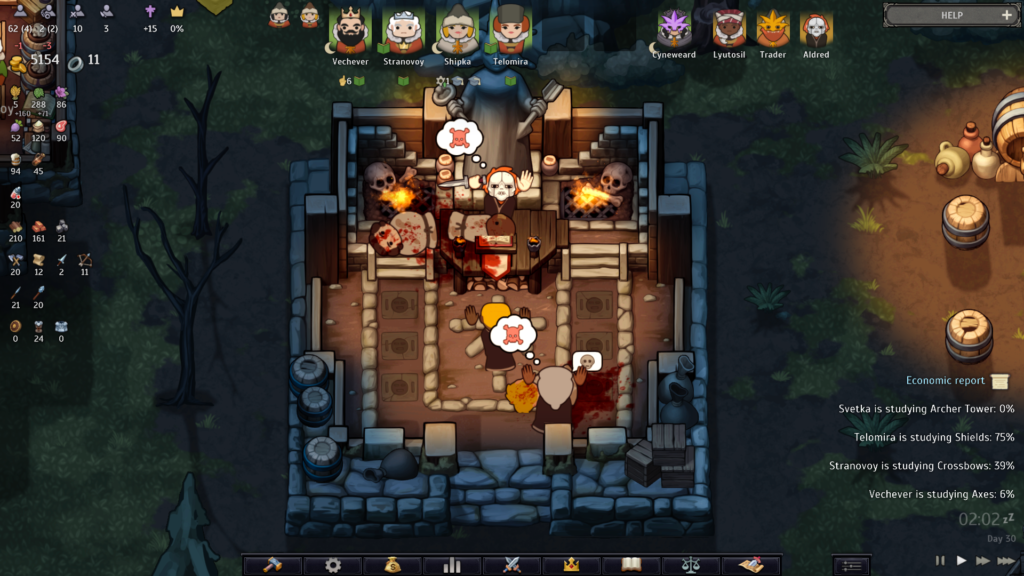Open the scales of justice menu

691,565
